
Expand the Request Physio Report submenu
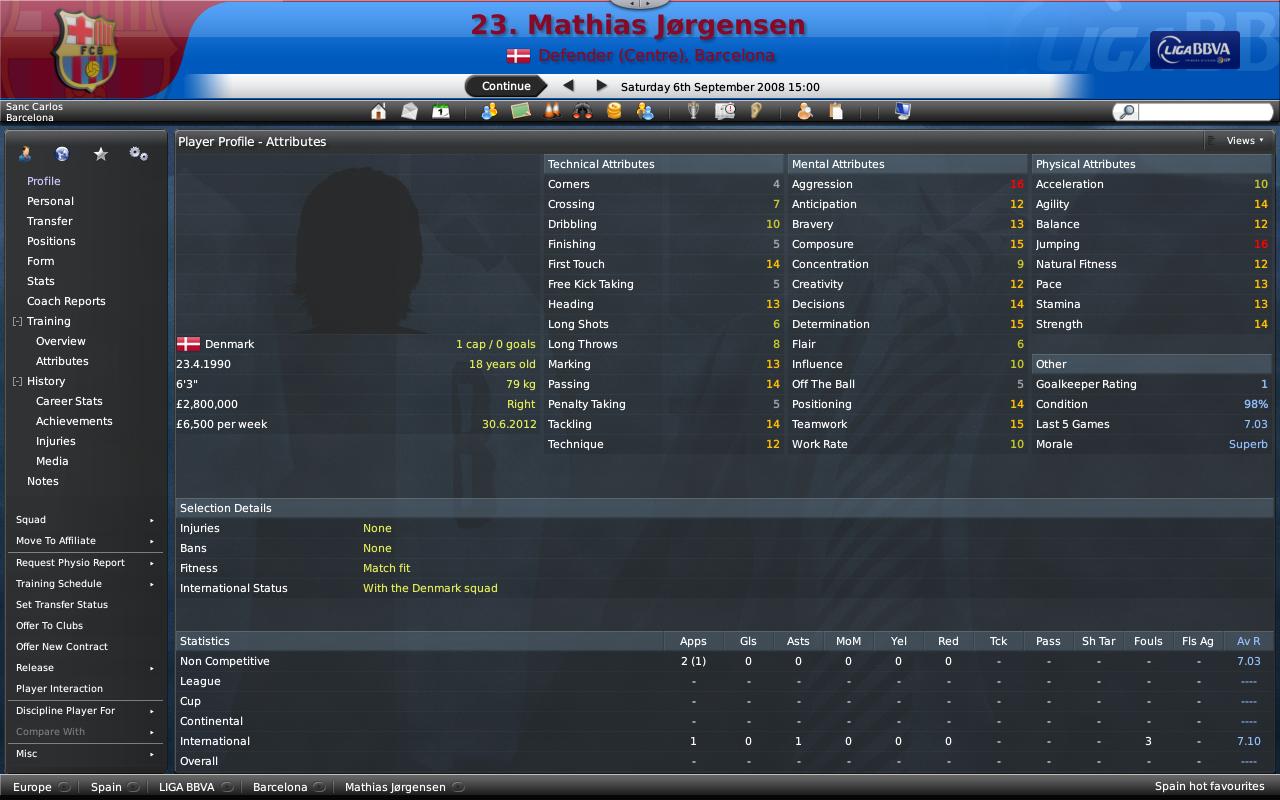click(x=84, y=563)
